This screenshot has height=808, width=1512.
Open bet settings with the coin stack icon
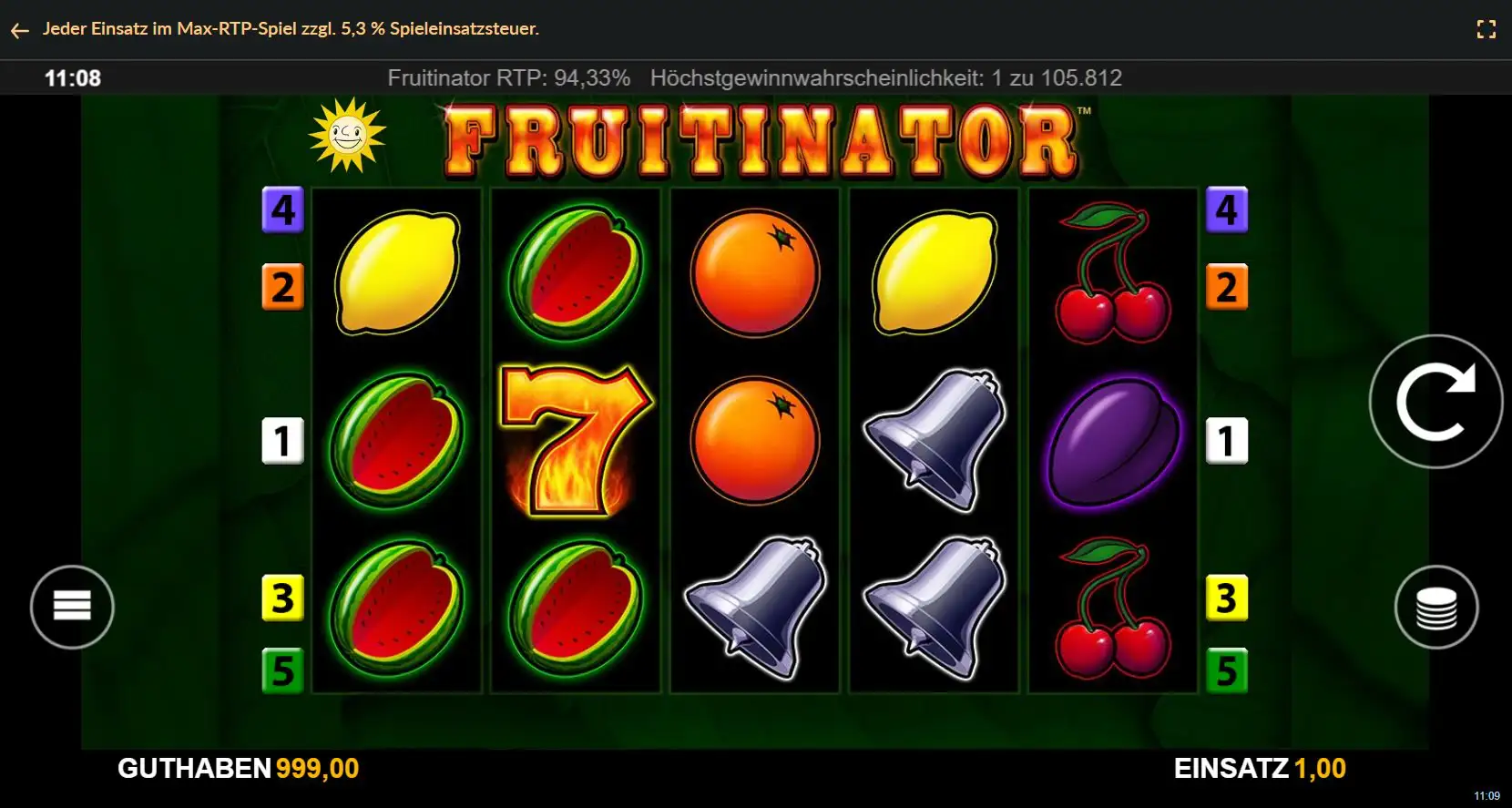pyautogui.click(x=1435, y=607)
